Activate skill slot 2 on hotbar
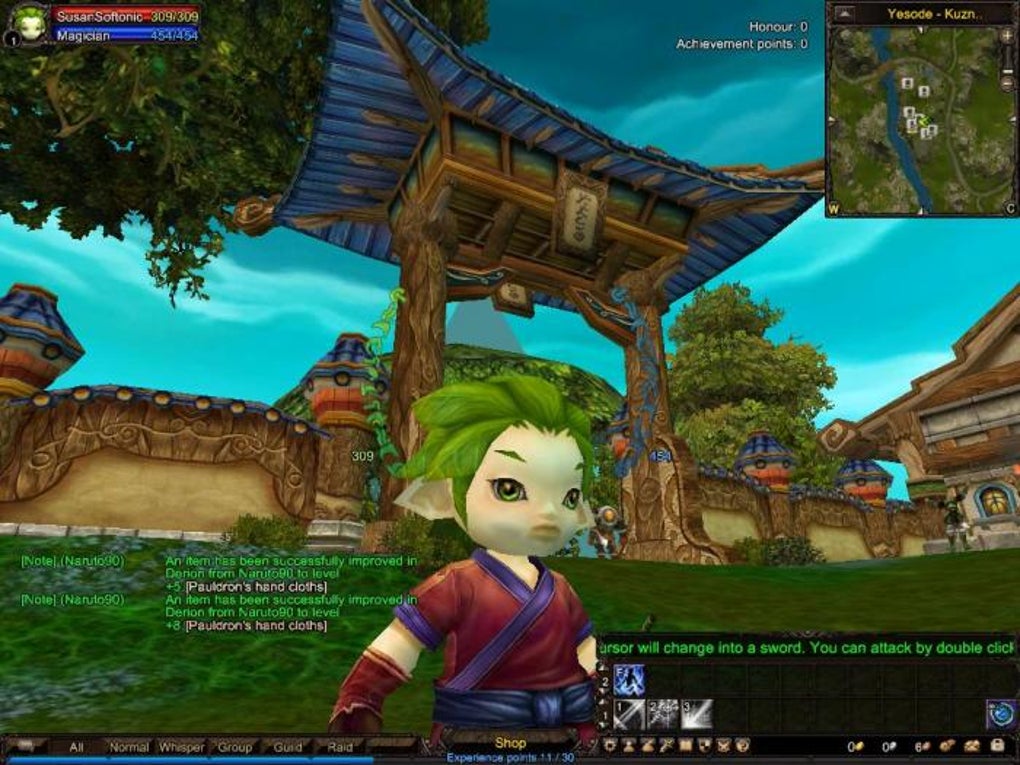Screen dimensions: 1020x765 click(663, 714)
